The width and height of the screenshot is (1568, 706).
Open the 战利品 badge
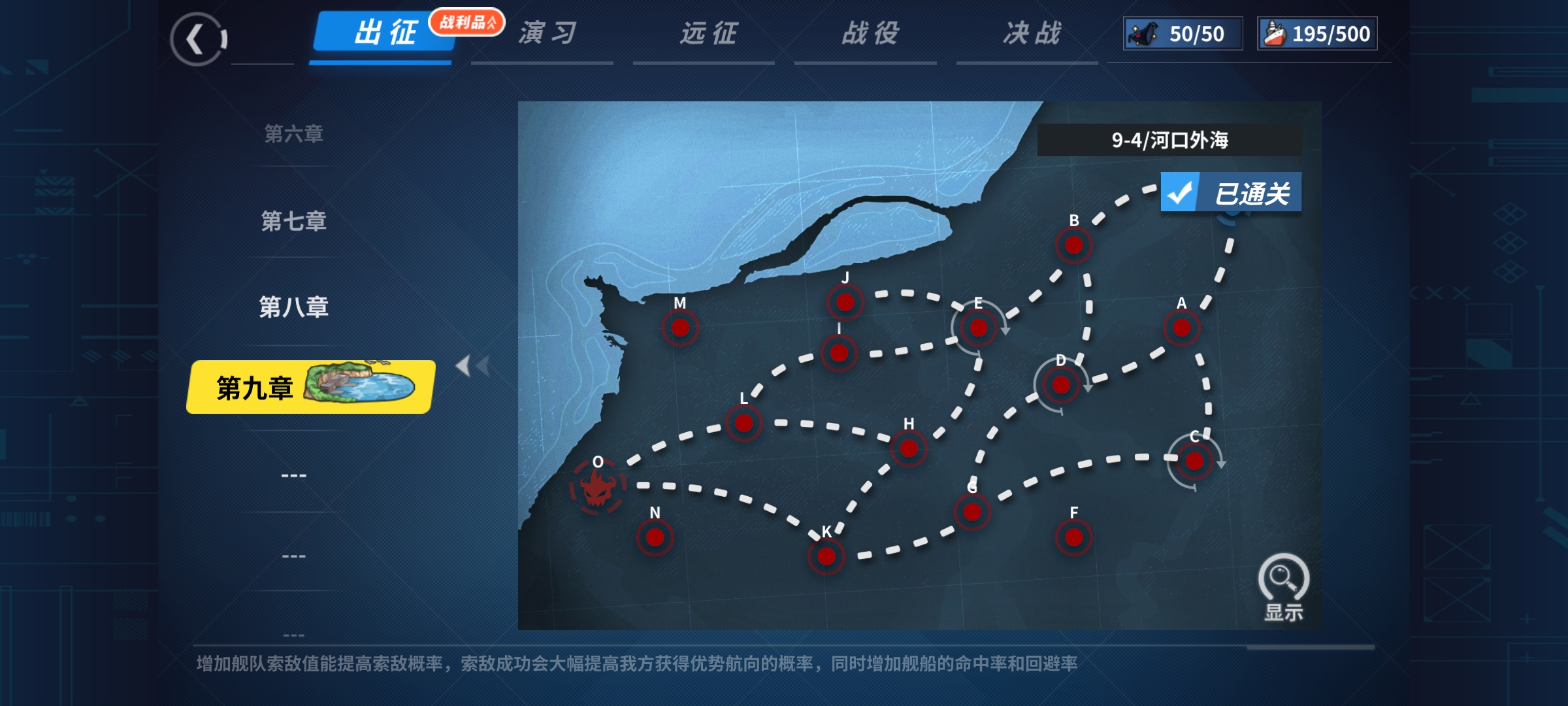(466, 22)
